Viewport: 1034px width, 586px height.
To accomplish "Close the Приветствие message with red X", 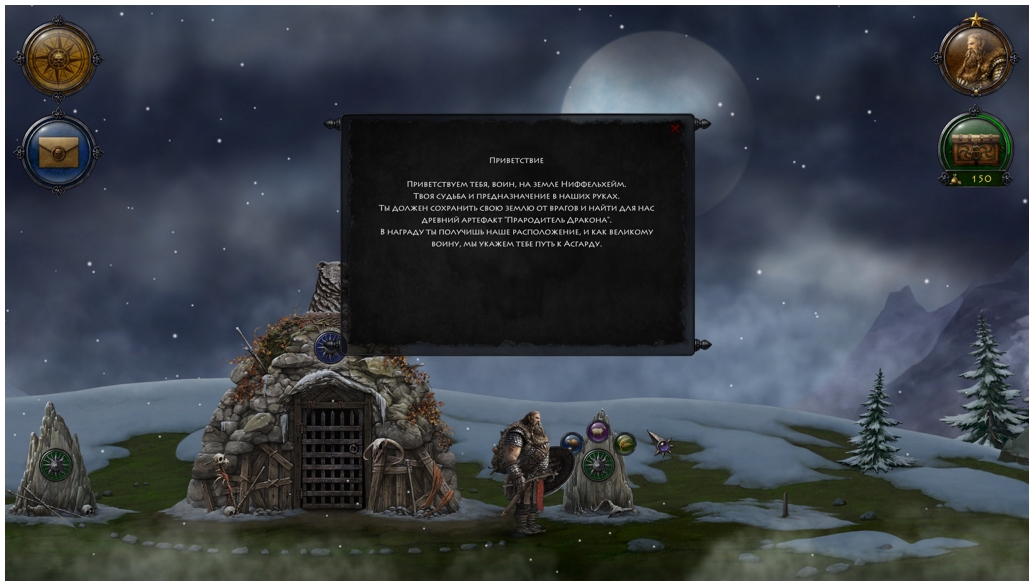I will coord(676,129).
